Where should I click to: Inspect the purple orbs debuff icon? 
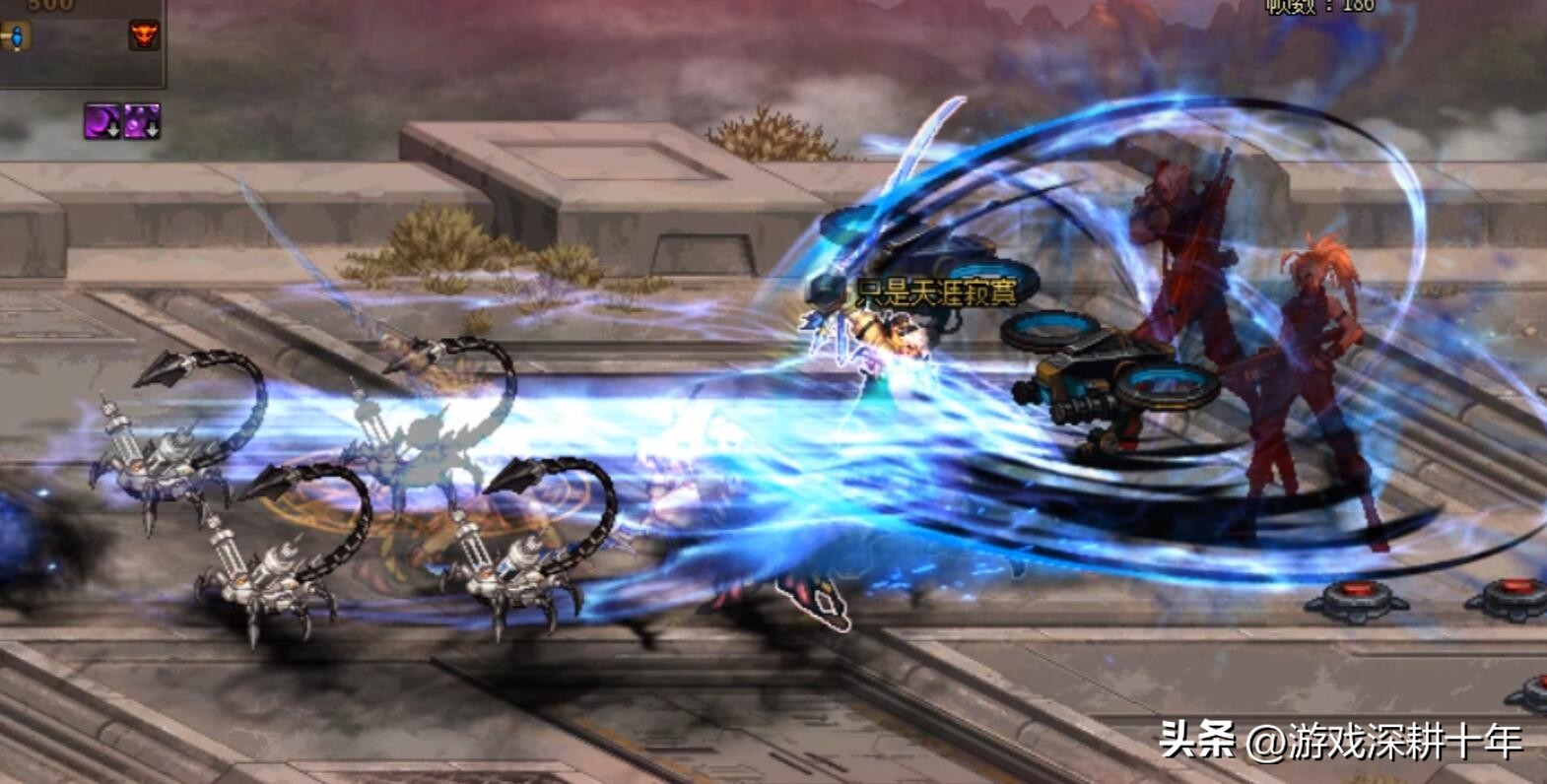(141, 122)
